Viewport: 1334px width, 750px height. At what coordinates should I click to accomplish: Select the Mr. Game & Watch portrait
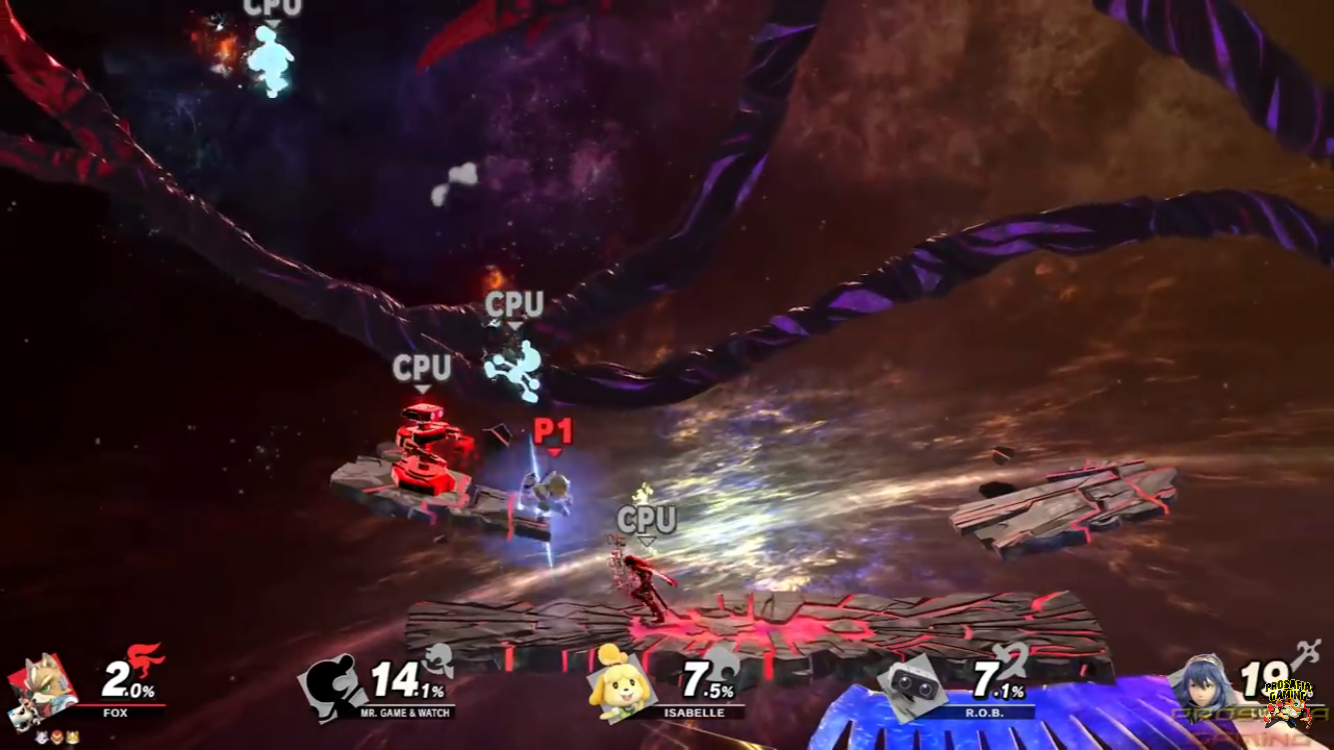tap(332, 685)
